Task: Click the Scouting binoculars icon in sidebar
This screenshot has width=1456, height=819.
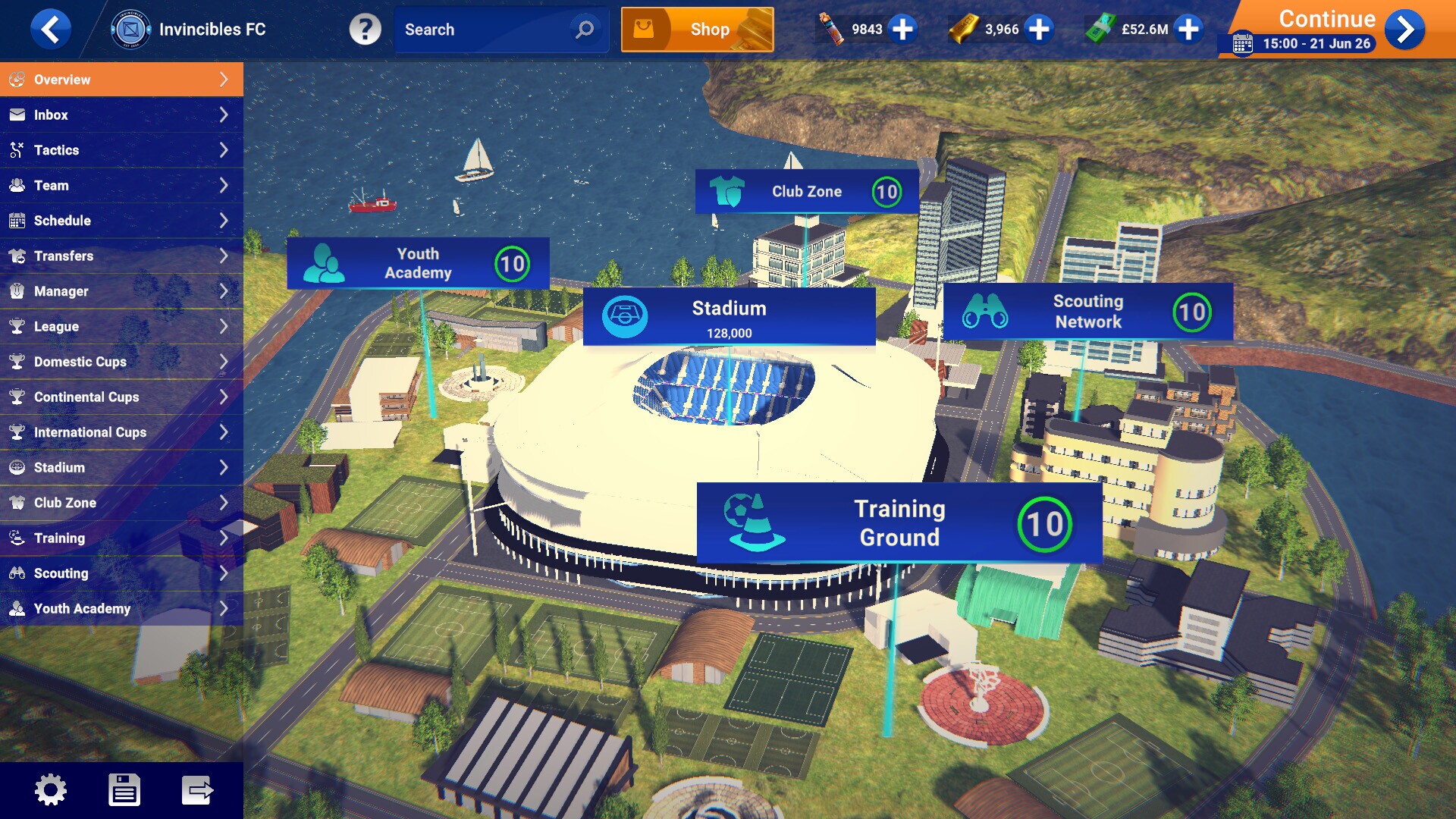Action: click(x=16, y=573)
